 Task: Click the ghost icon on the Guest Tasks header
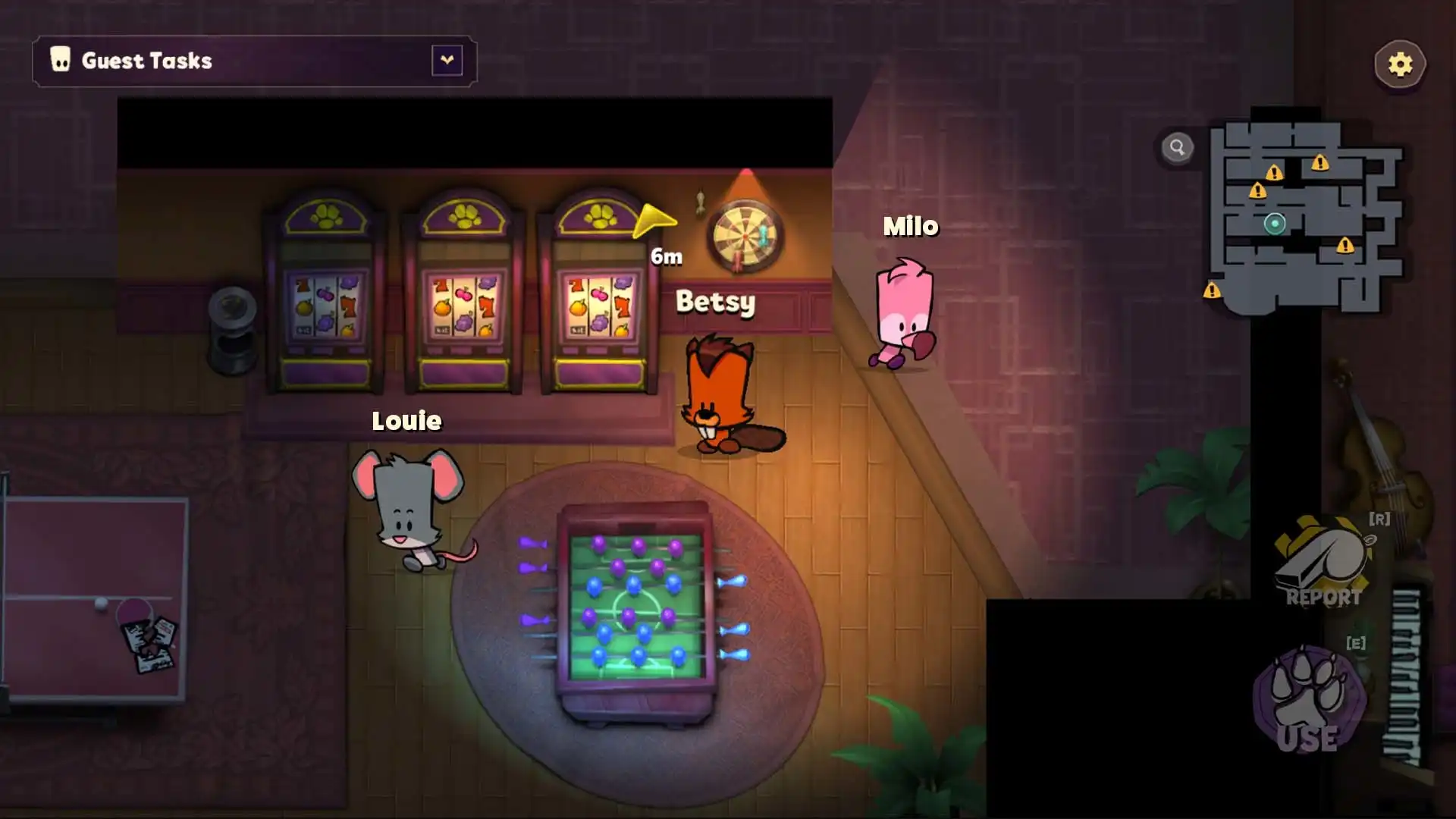click(61, 59)
